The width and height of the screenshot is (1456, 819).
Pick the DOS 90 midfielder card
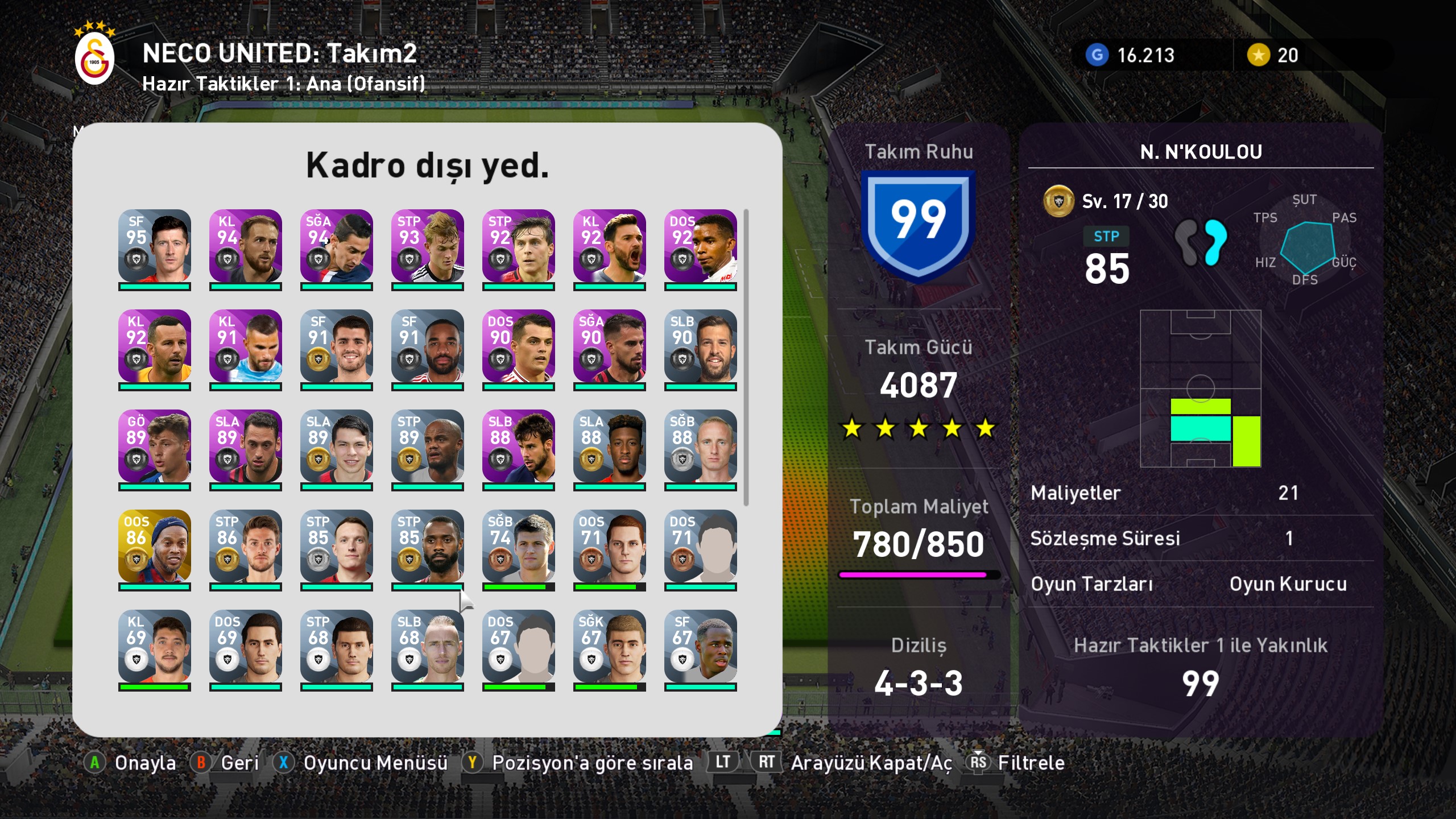[x=518, y=346]
